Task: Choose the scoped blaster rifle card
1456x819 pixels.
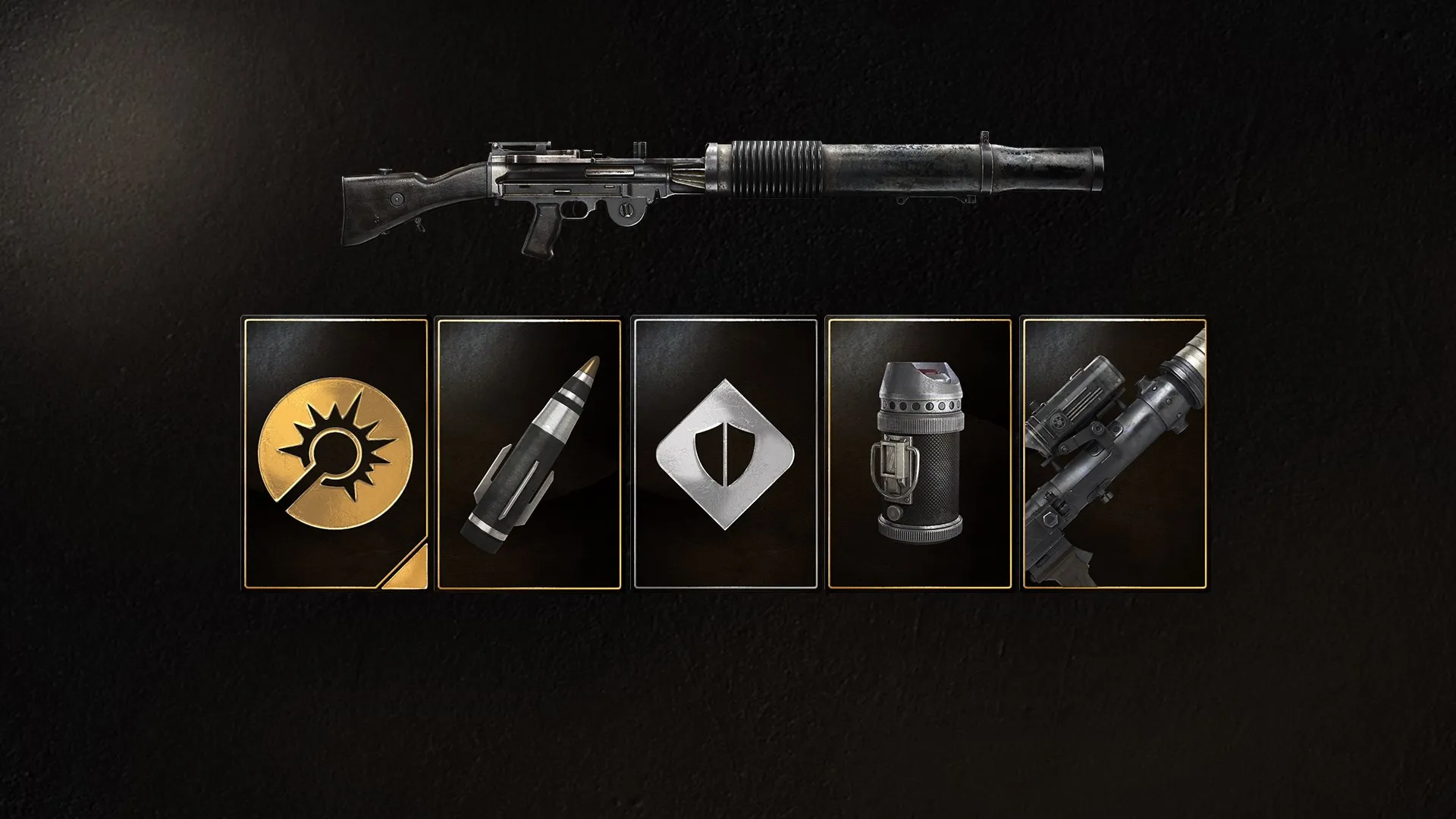Action: point(1114,453)
